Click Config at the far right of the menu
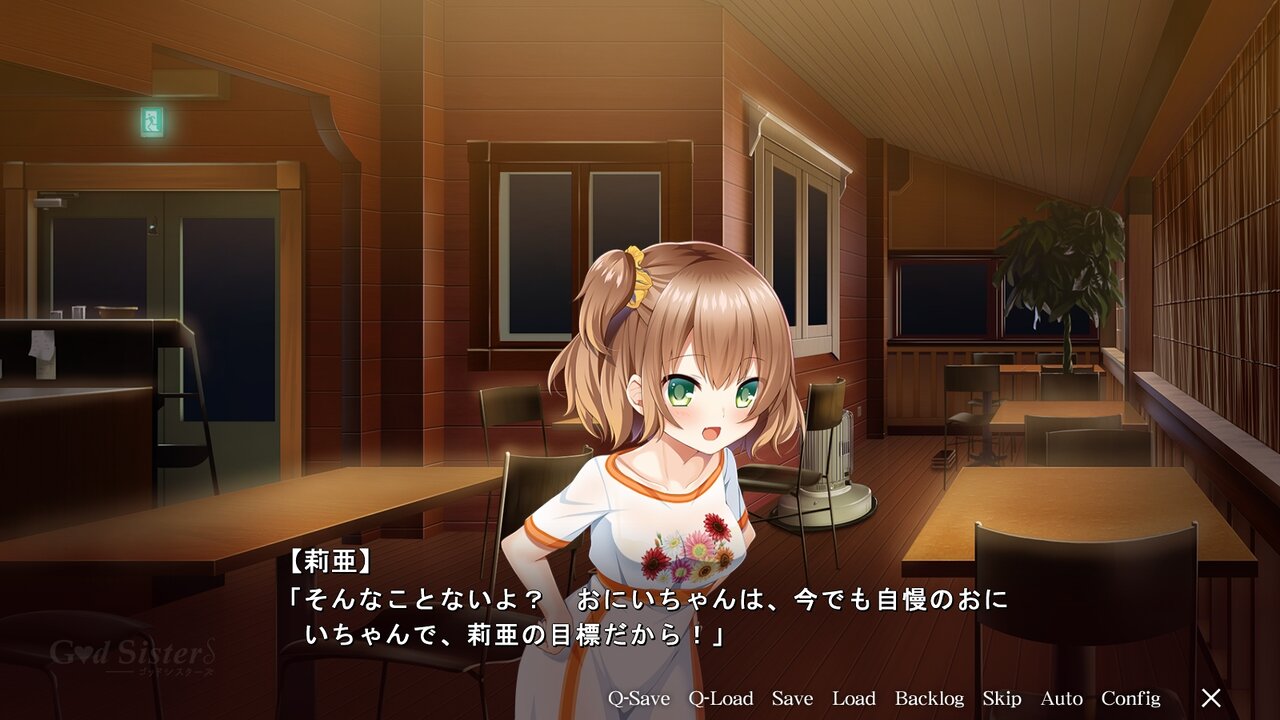The width and height of the screenshot is (1280, 720). pyautogui.click(x=1132, y=698)
